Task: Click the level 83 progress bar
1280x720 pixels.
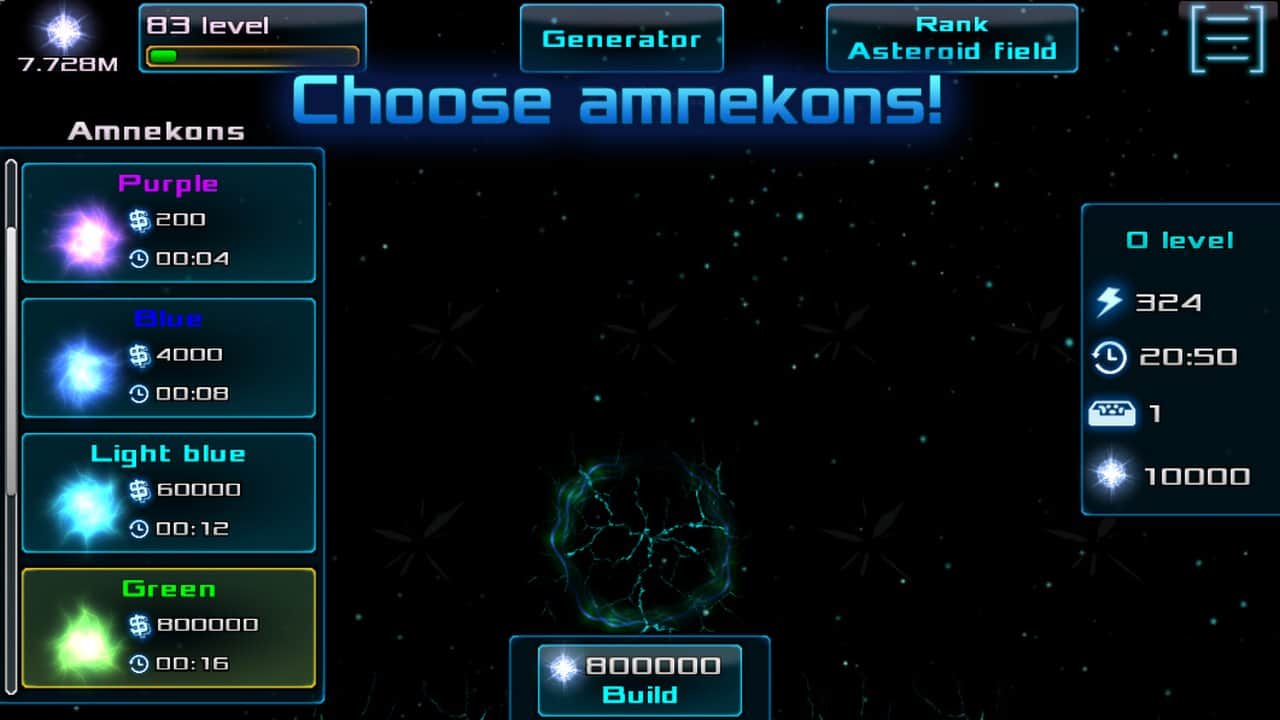Action: [x=252, y=57]
